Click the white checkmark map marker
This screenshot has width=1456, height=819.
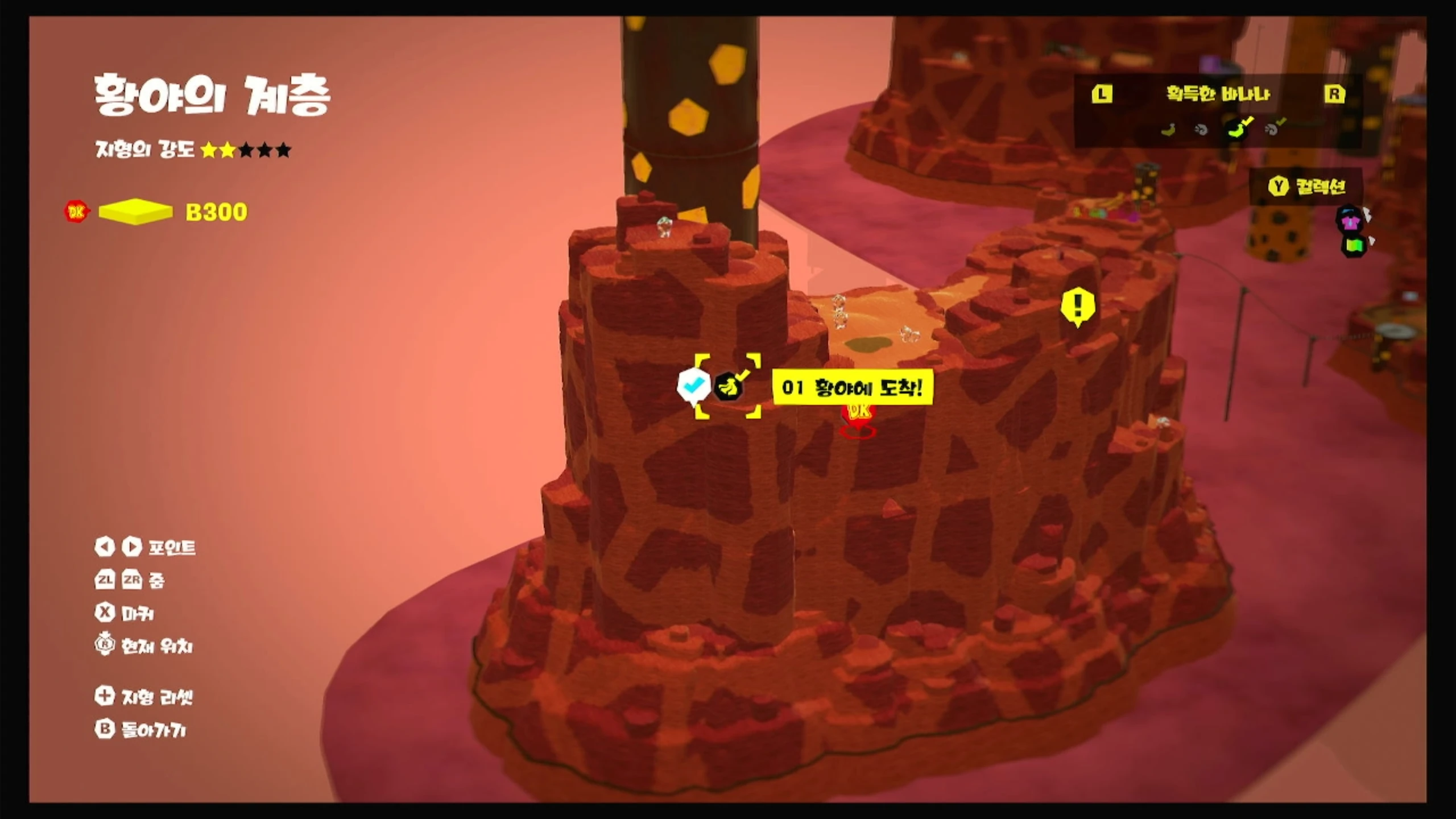coord(693,386)
